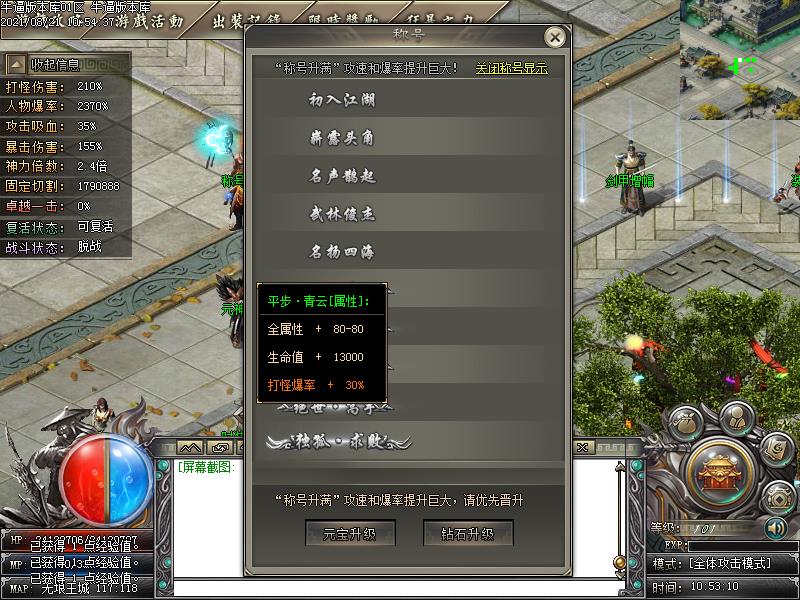Collapse the 收起信息 stats panel

(x=57, y=64)
